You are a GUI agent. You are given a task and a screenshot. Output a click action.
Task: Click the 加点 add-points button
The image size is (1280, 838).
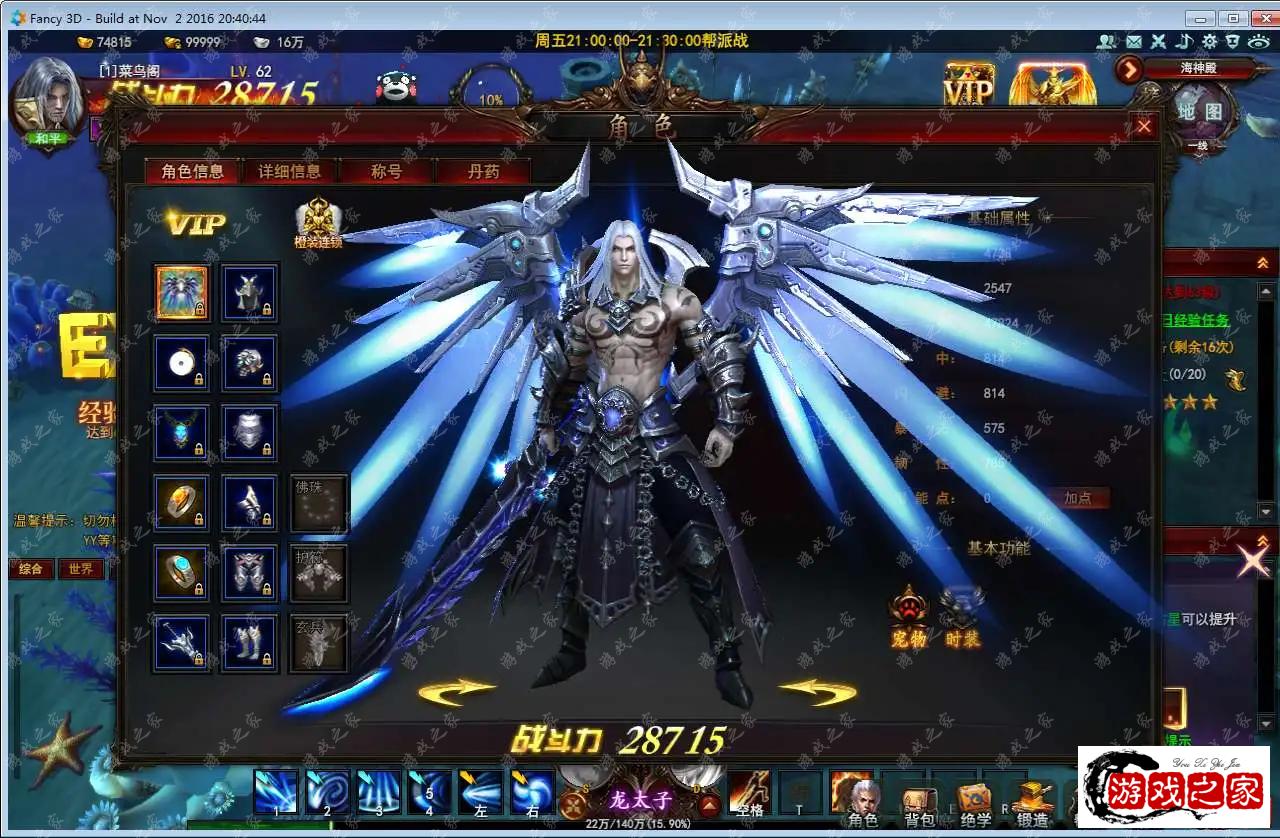click(x=1077, y=498)
